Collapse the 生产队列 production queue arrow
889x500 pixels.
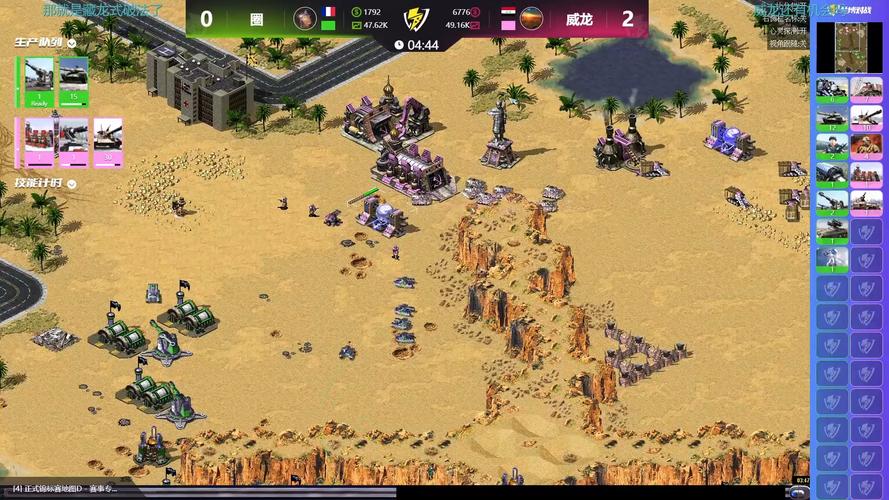pos(70,43)
